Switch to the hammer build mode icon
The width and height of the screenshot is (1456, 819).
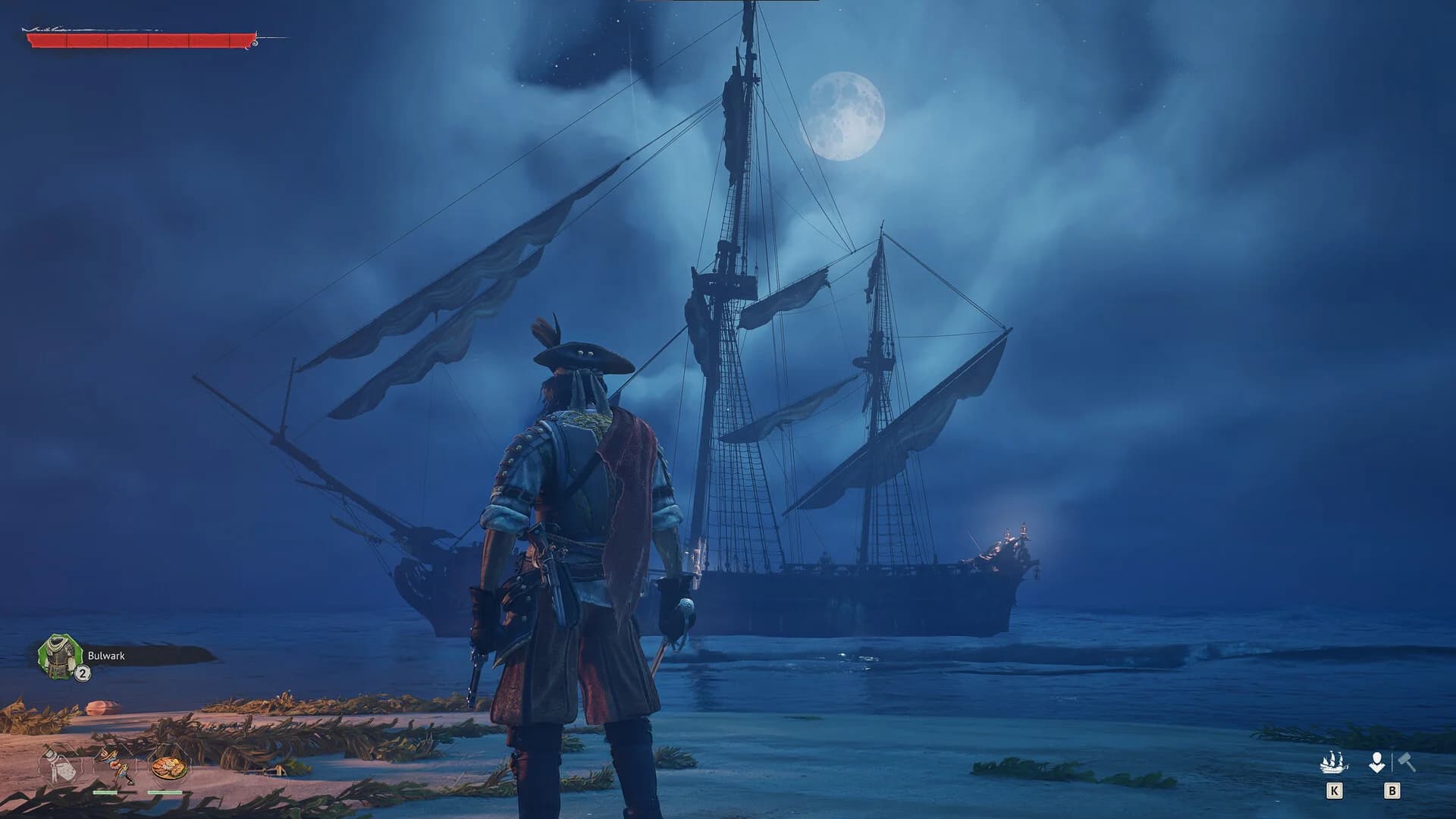[x=1407, y=762]
